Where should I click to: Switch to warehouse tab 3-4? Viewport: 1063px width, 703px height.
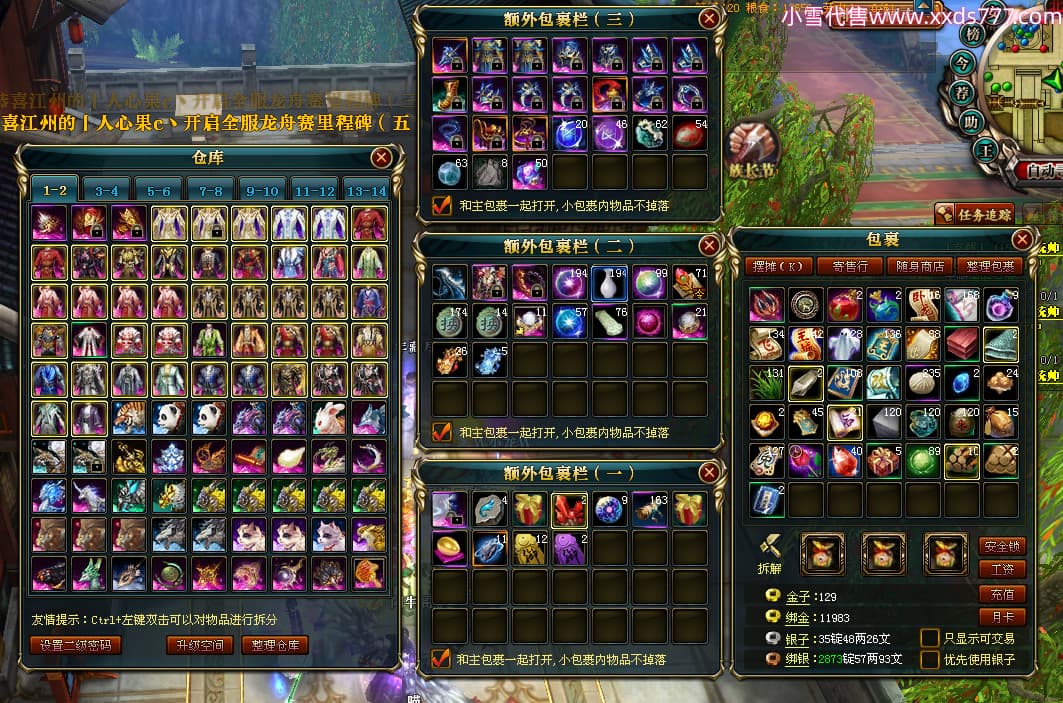click(x=107, y=190)
